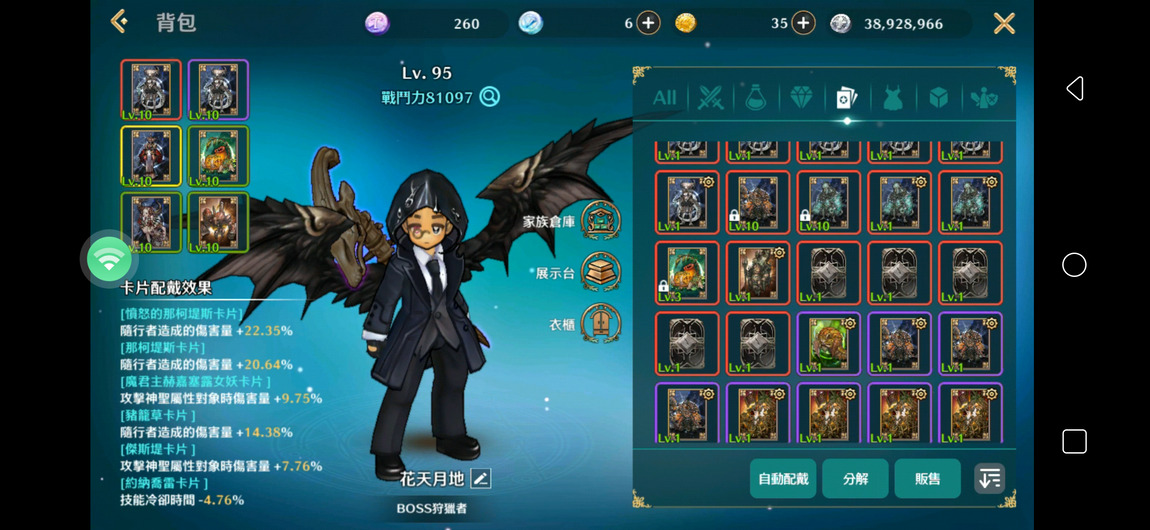
Task: Inspect combat power details with magnifier icon
Action: click(x=489, y=97)
